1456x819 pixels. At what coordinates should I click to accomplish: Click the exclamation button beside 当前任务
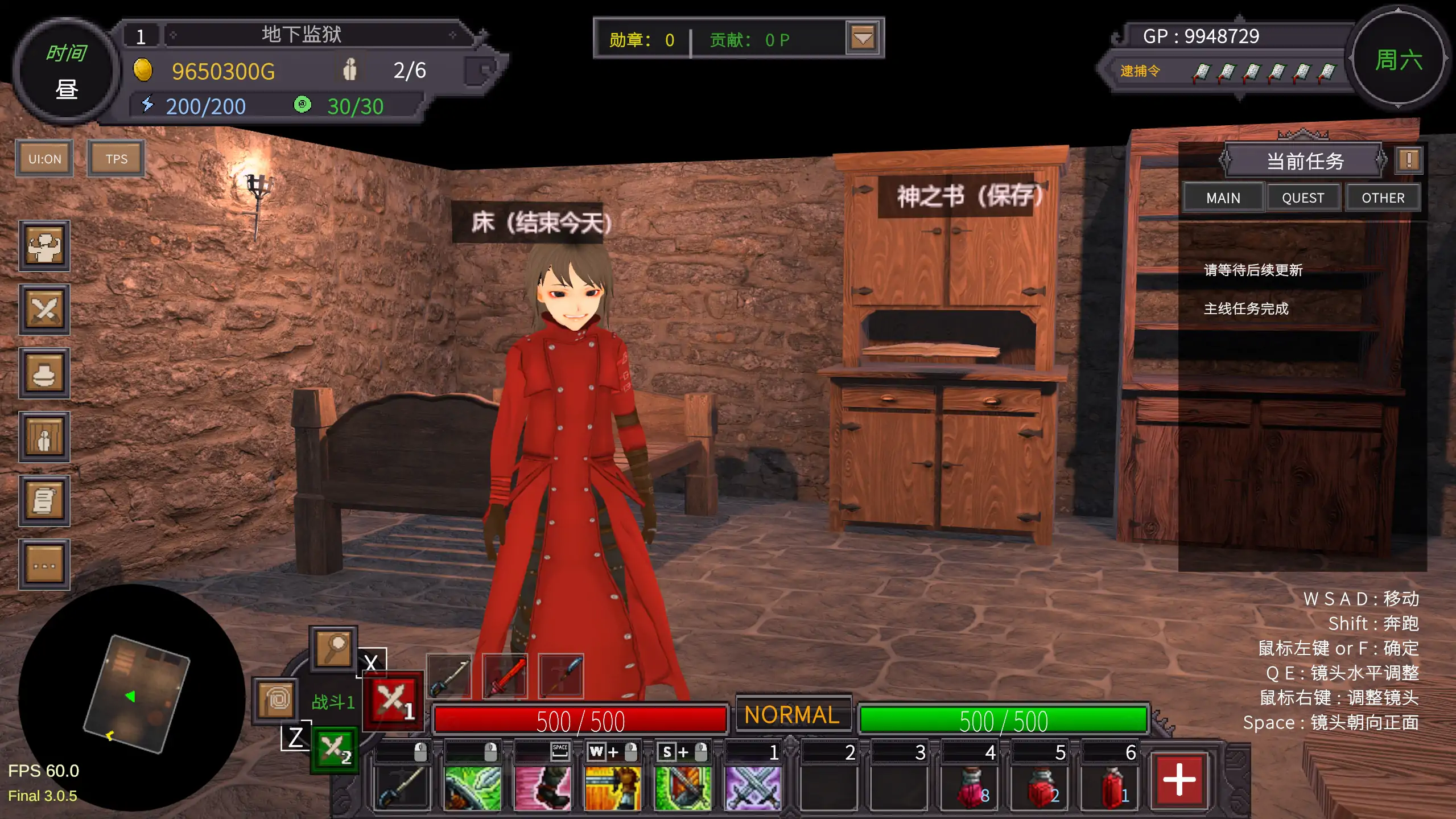point(1409,160)
